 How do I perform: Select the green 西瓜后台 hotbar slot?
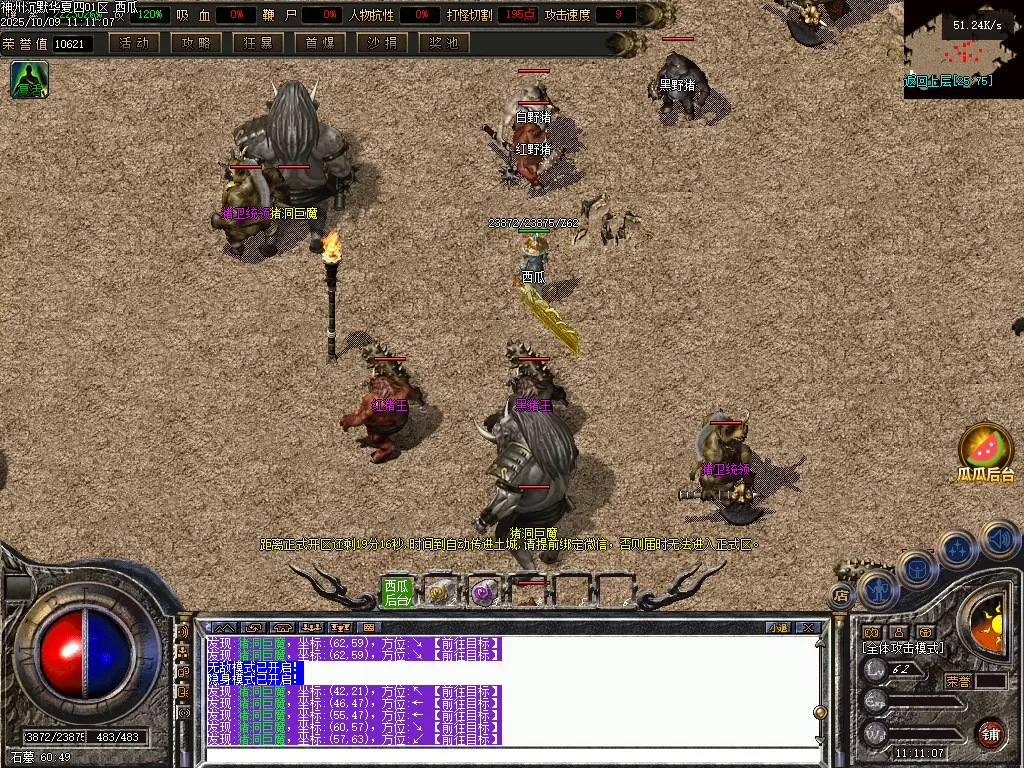click(x=397, y=593)
